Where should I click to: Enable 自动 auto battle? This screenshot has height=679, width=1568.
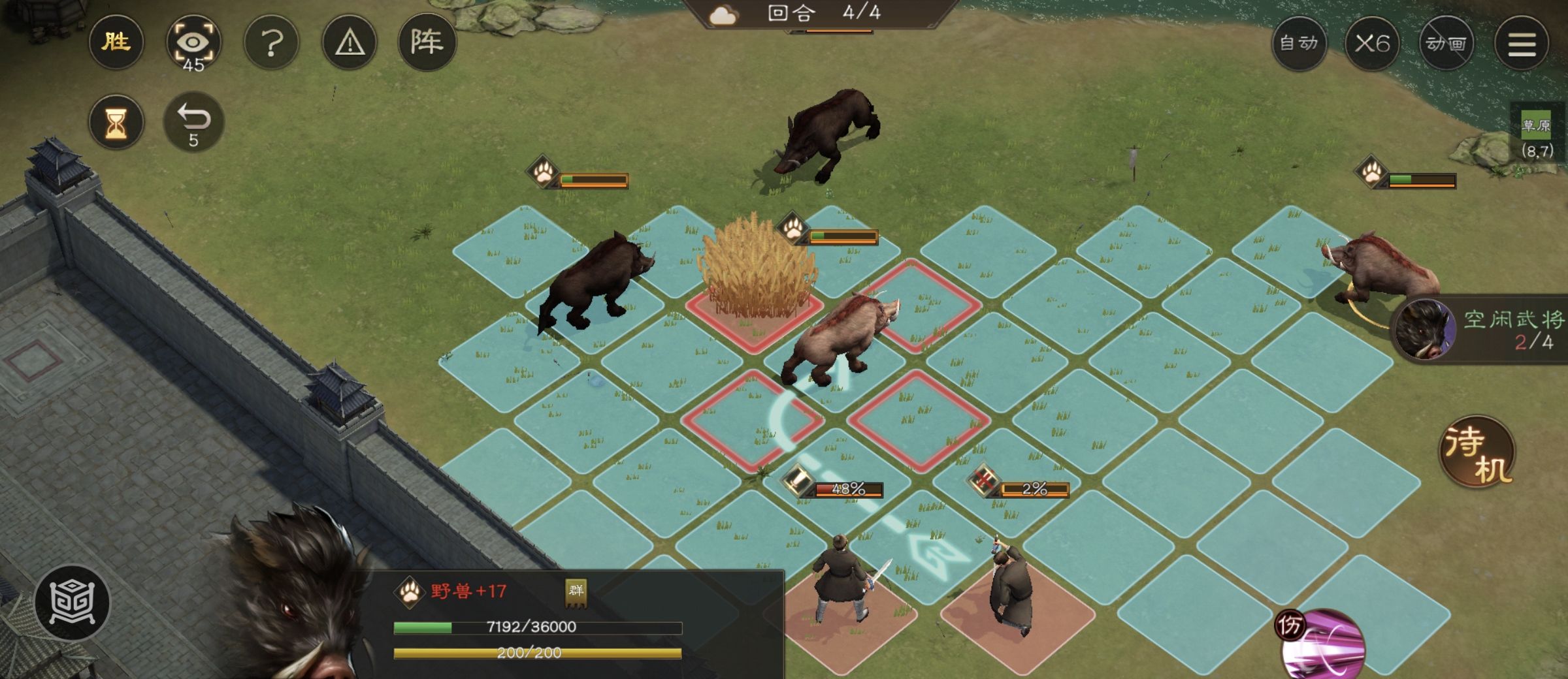(1299, 44)
